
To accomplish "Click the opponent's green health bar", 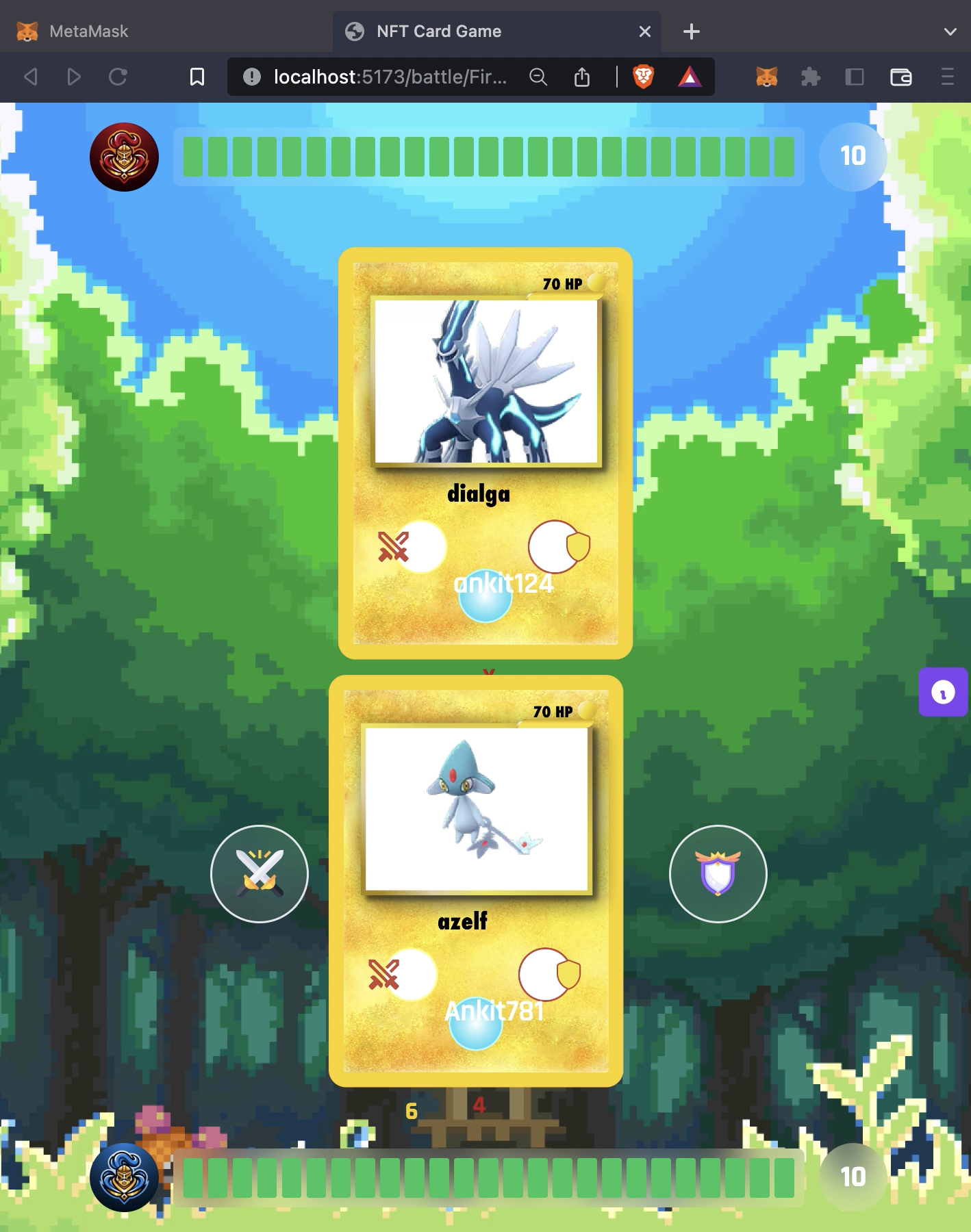I will pos(489,157).
